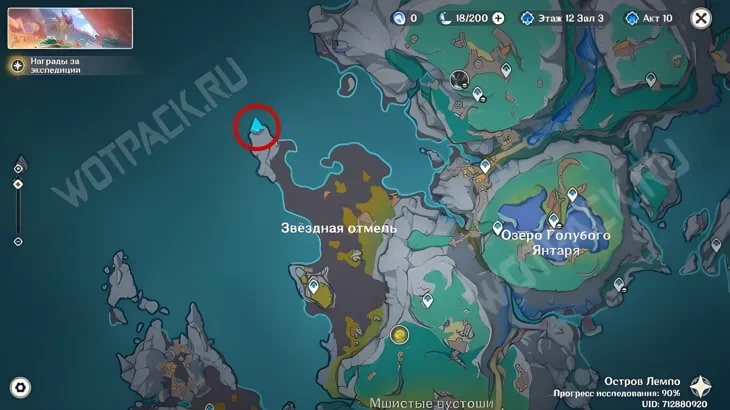The image size is (730, 410).
Task: Open the Act 10 theater indicator
Action: tap(650, 18)
